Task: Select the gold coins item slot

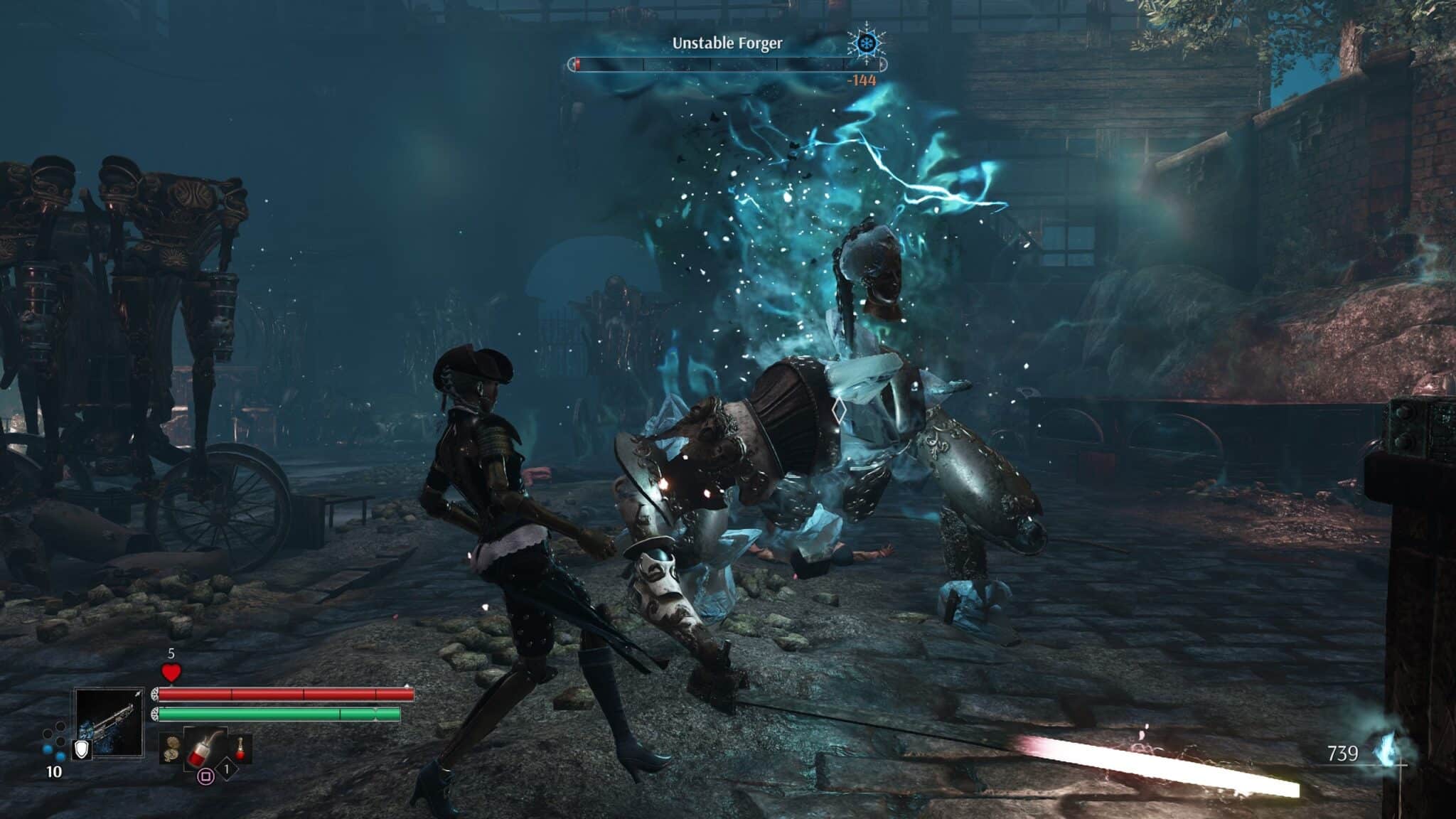Action: tap(171, 749)
